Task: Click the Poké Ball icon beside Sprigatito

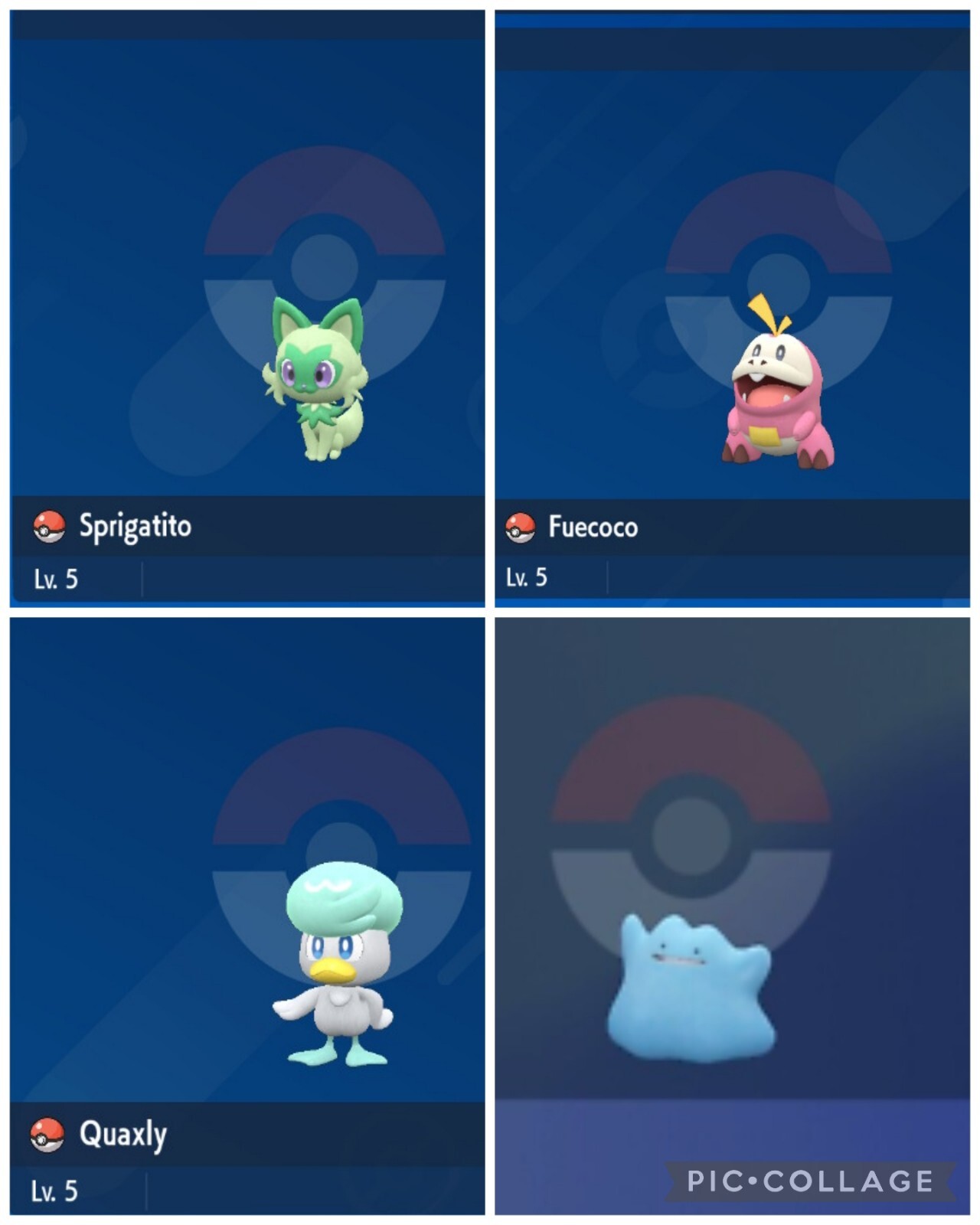Action: pyautogui.click(x=47, y=526)
